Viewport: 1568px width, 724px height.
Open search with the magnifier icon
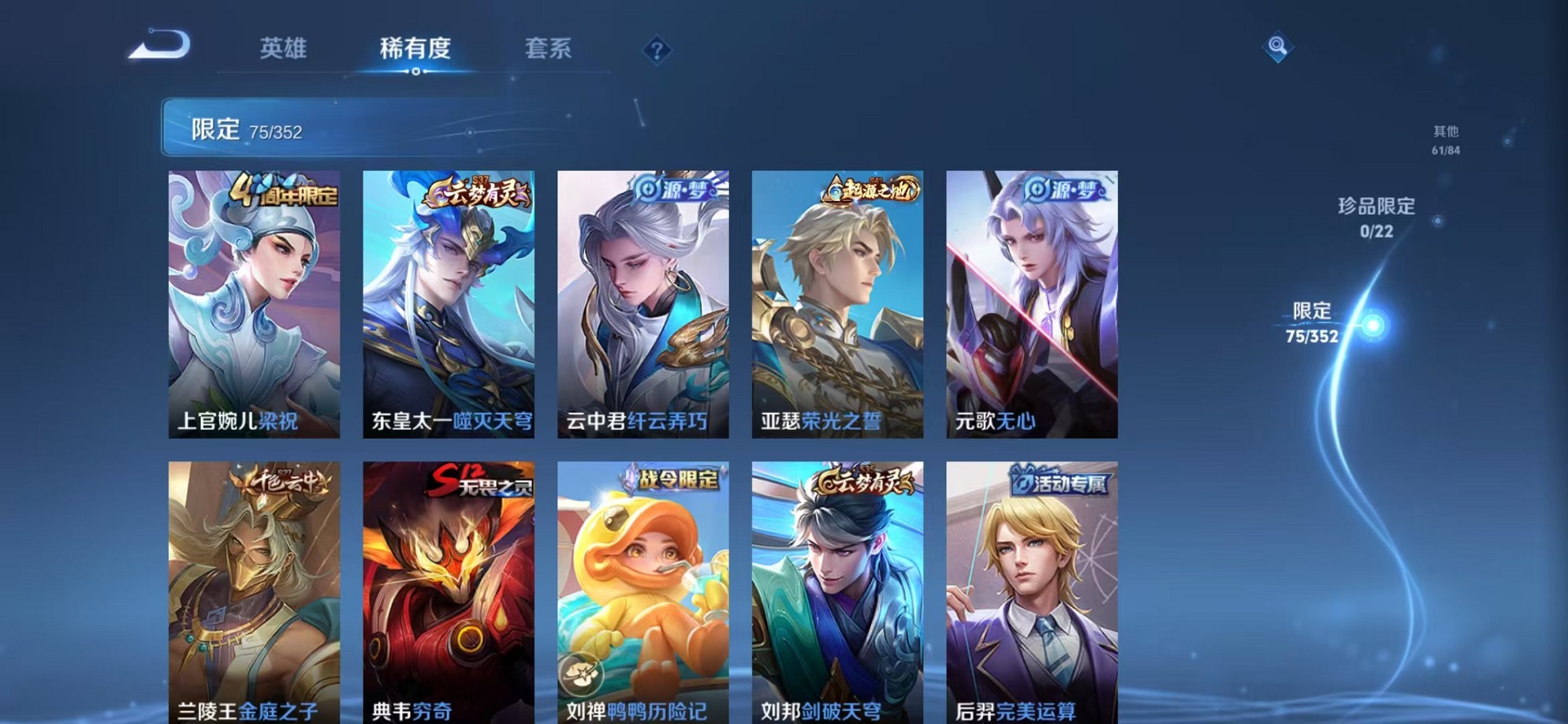tap(1277, 47)
